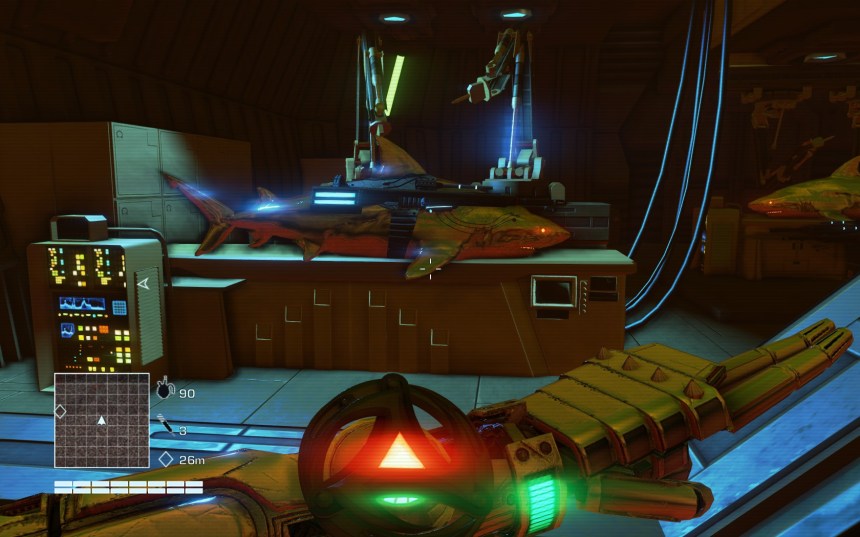Click the hand weapon ammo icon
This screenshot has width=860, height=537.
click(165, 387)
